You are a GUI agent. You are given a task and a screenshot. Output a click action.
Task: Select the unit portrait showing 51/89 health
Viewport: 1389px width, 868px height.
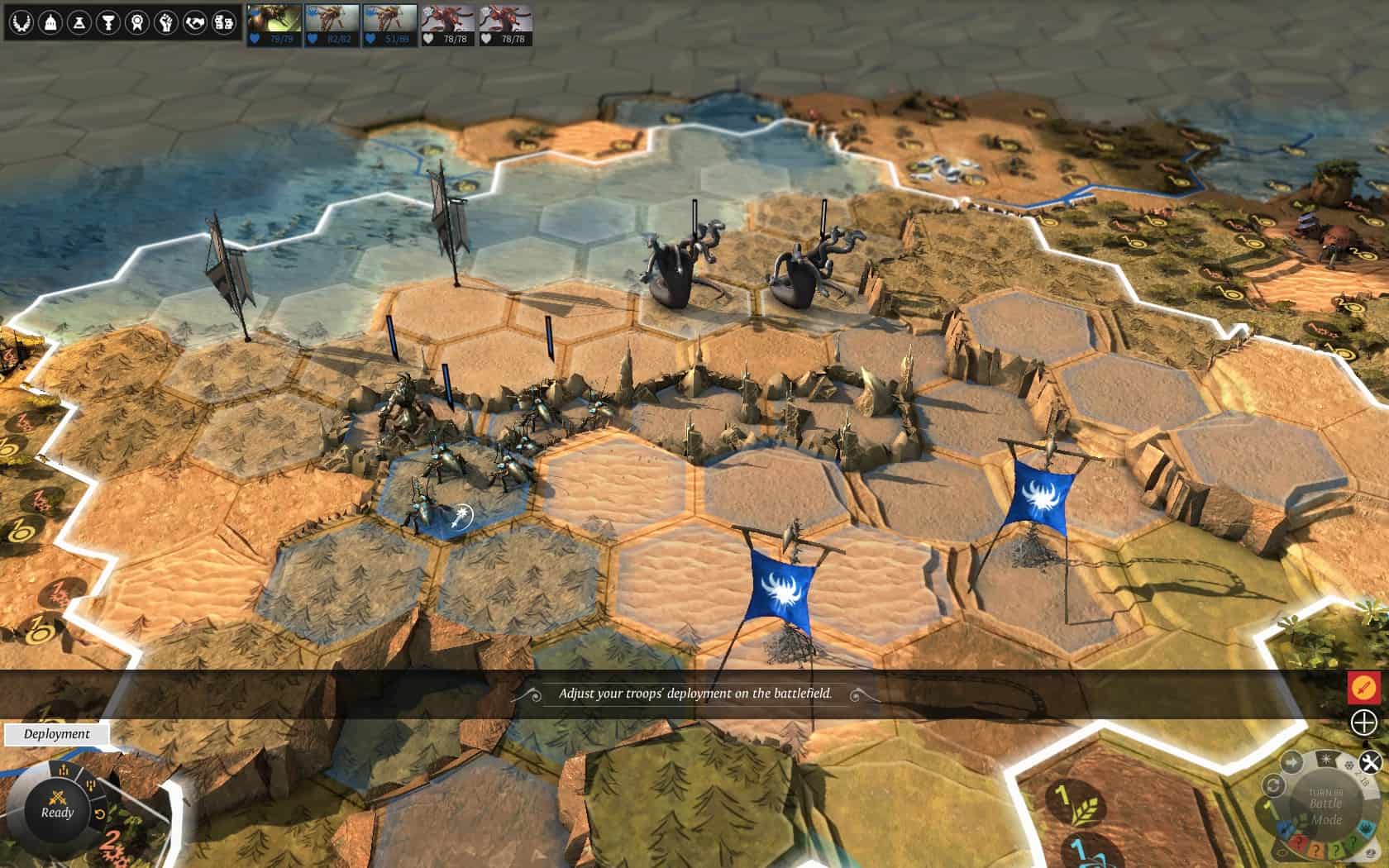(x=390, y=24)
